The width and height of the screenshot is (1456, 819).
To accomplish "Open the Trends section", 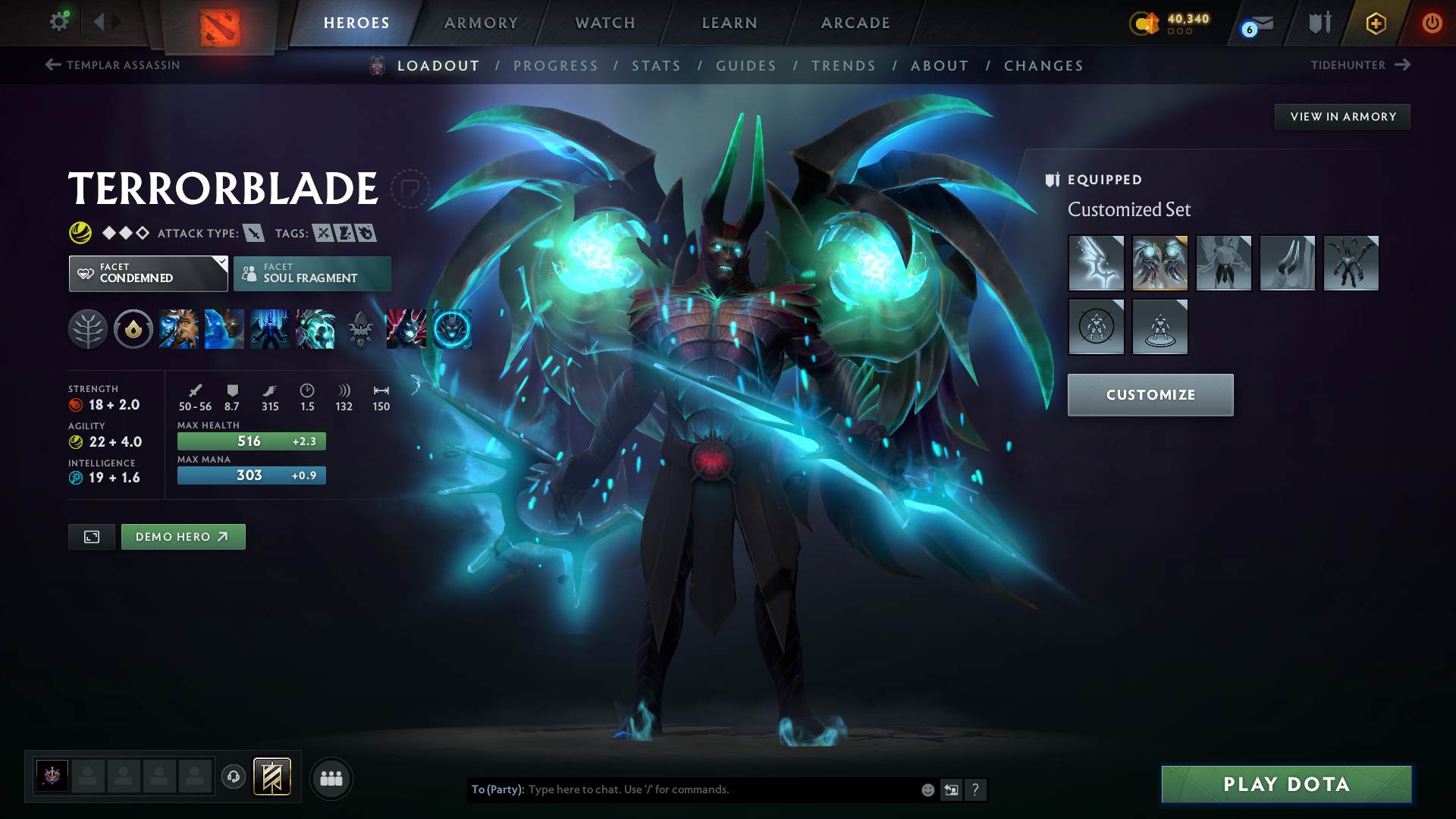I will pyautogui.click(x=843, y=66).
